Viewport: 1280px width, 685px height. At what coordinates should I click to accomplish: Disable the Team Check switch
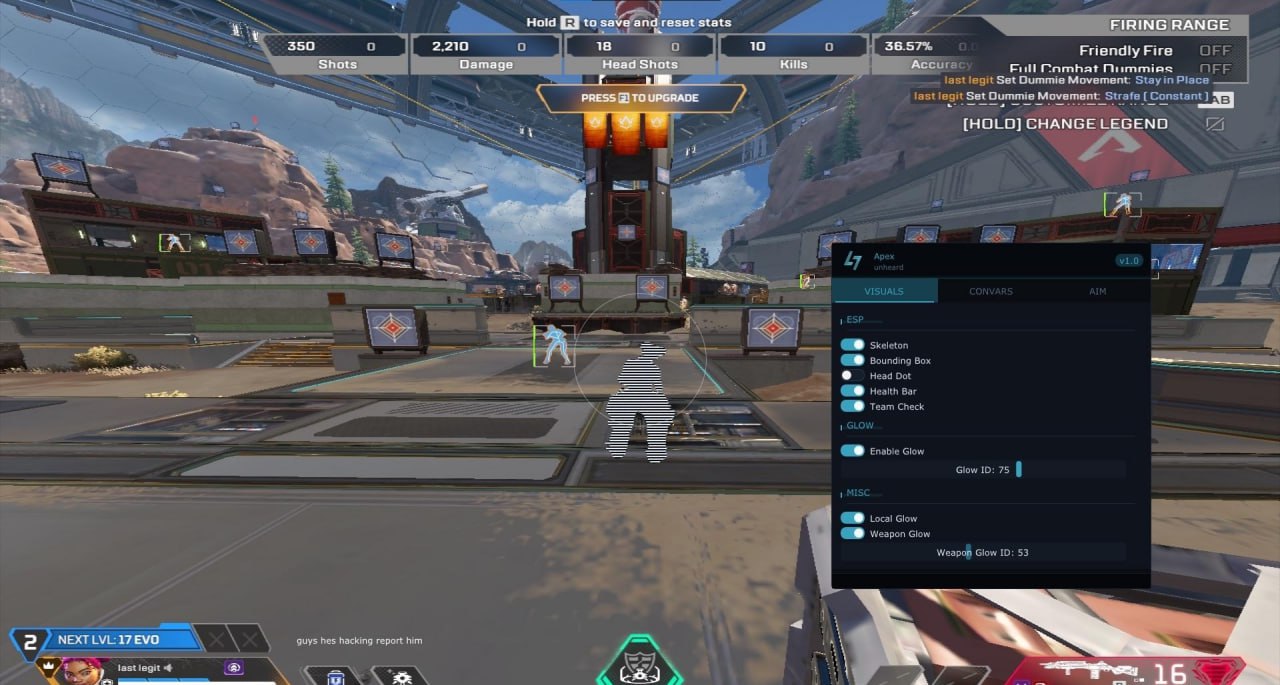coord(853,406)
